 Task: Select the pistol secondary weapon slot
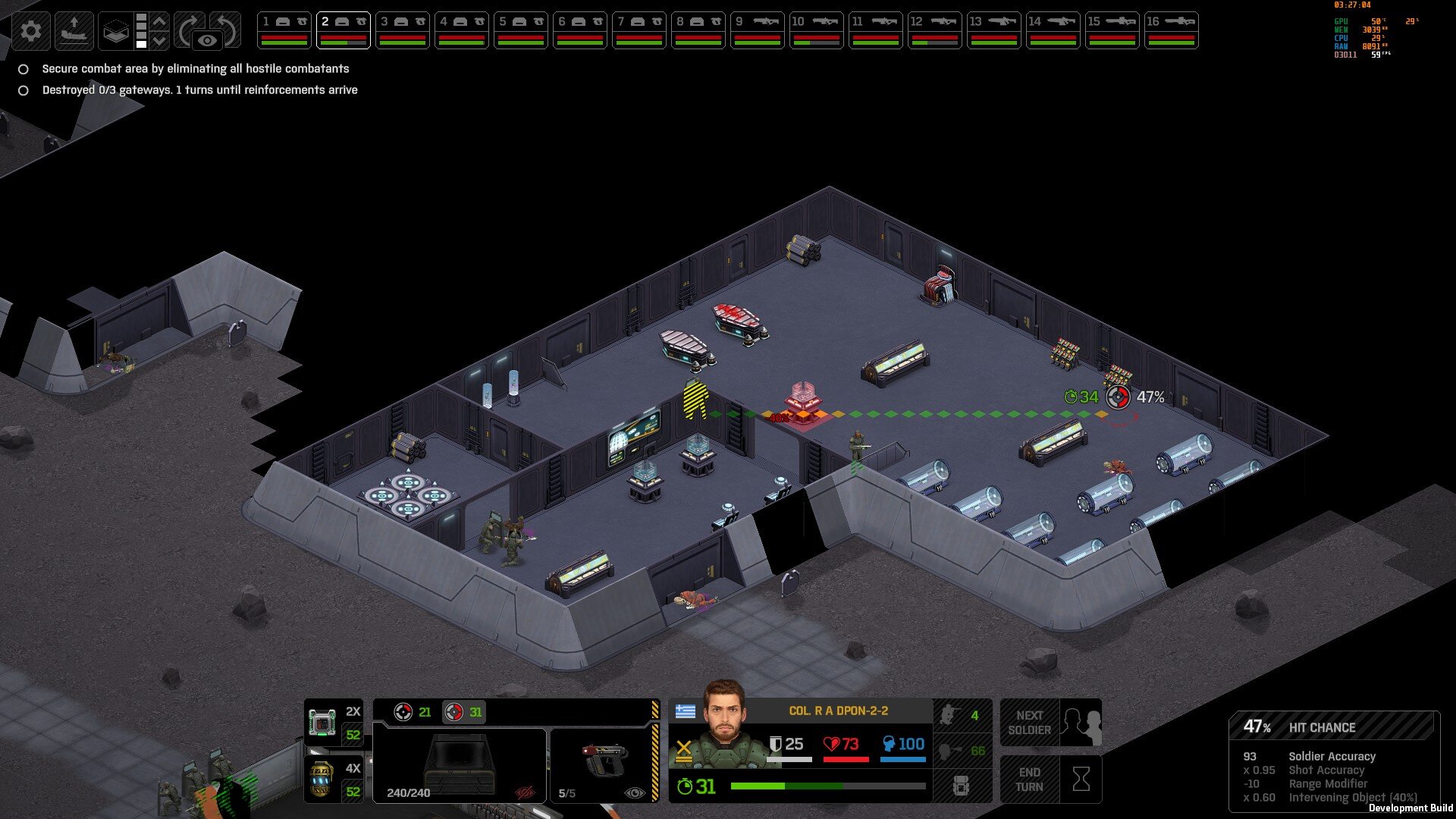point(604,764)
